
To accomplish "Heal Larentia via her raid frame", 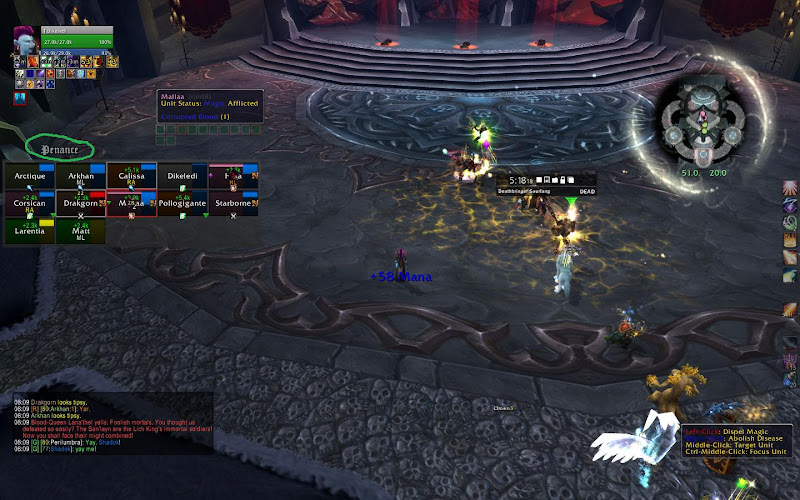I will coord(30,232).
